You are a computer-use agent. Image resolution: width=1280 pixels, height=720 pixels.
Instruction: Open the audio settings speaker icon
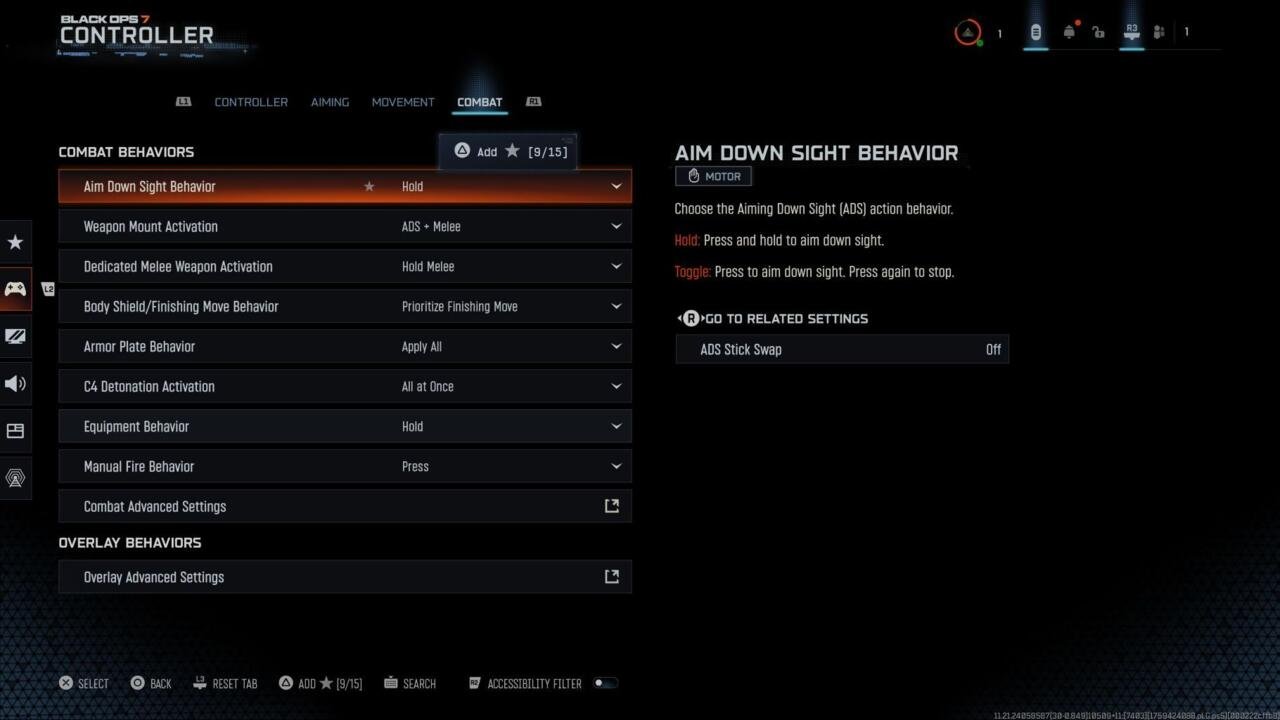[15, 383]
